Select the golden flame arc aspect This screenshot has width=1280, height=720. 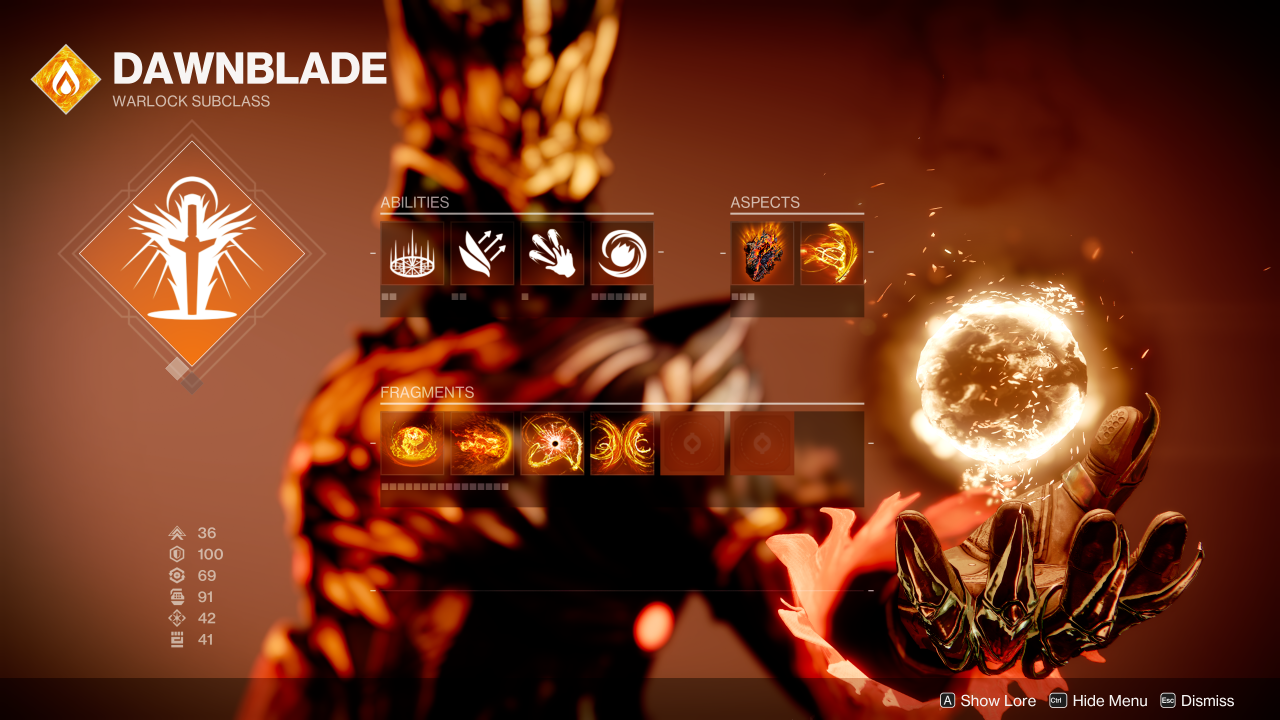click(832, 254)
